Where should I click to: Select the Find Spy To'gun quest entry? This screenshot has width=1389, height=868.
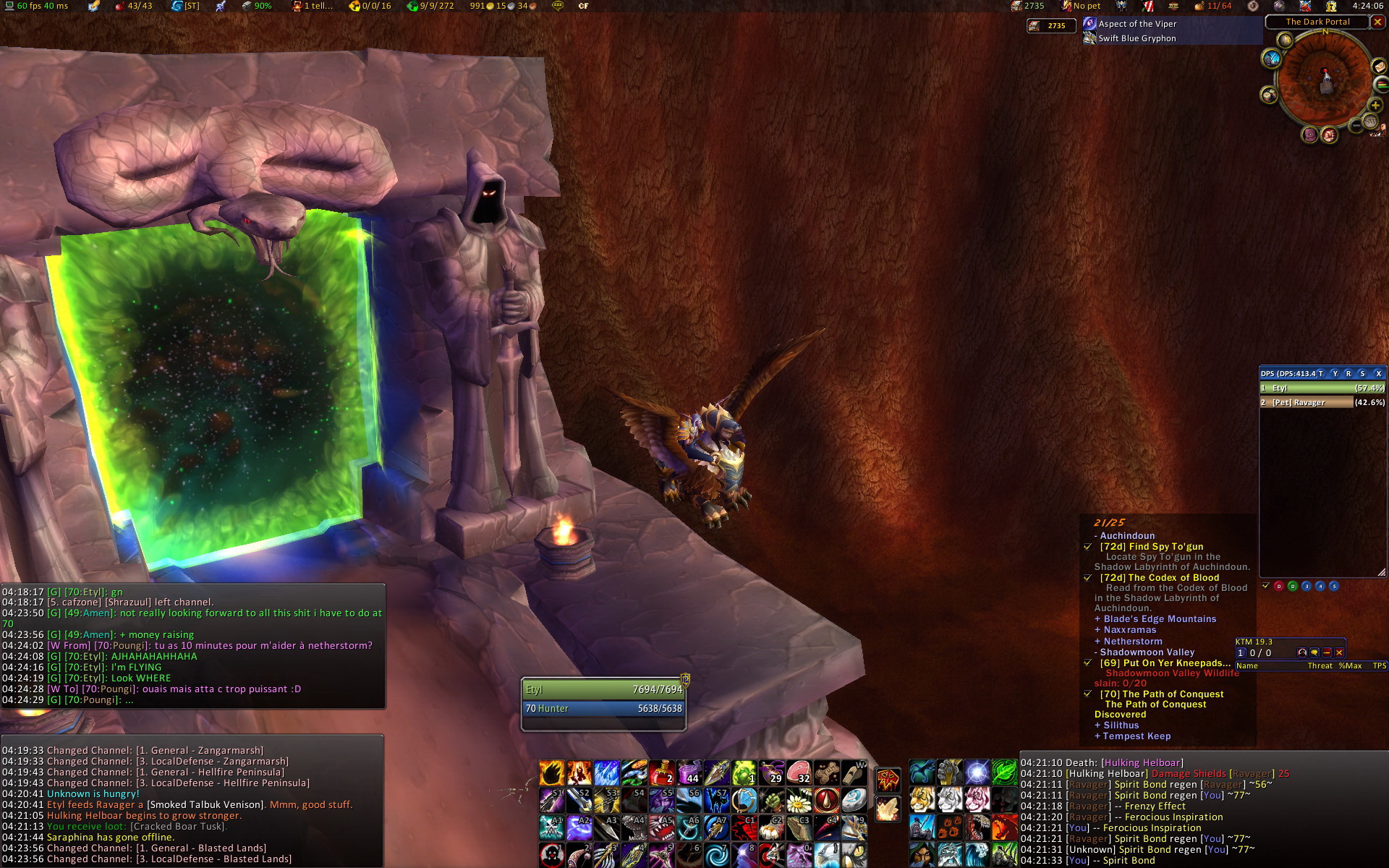(1151, 547)
